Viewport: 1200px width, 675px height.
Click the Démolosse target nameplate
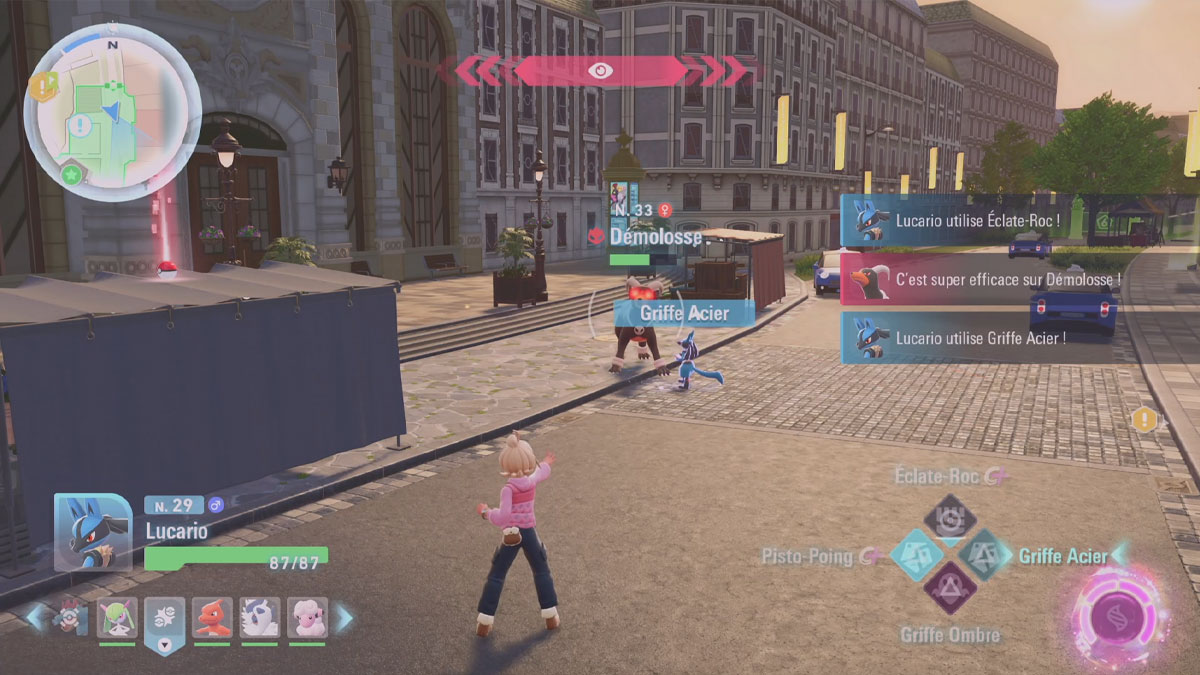[638, 238]
